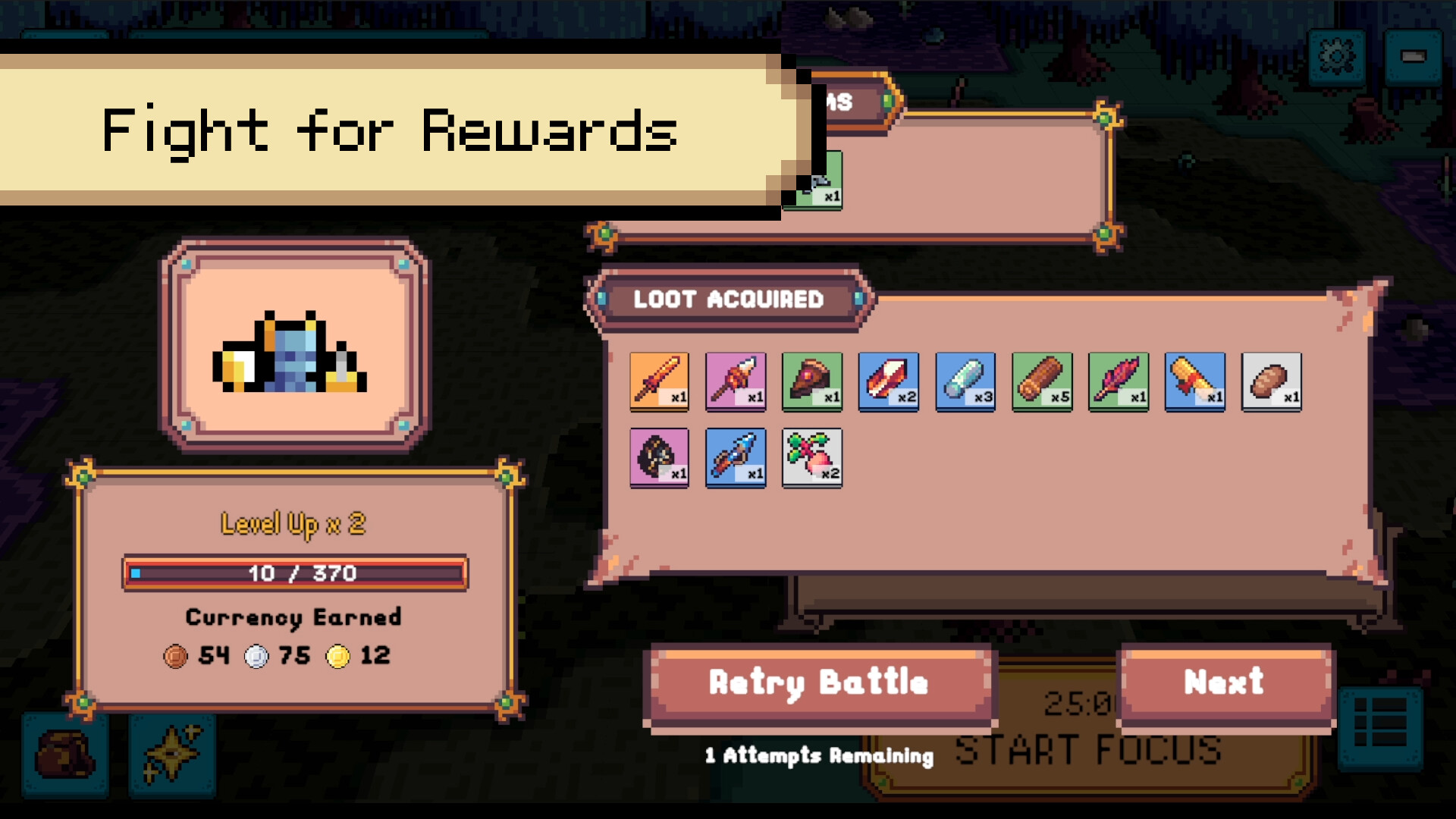Click the x2 radish loot item
Screen dimensions: 1456x819
tap(811, 457)
